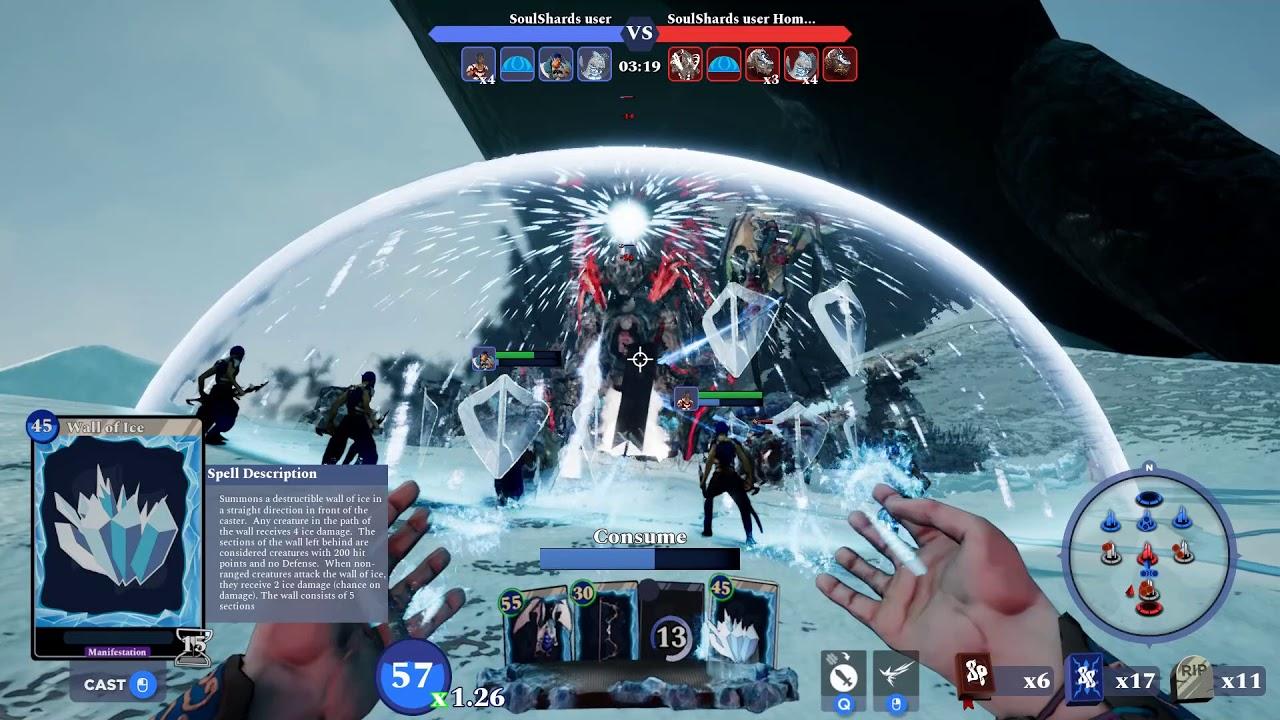Click the blue deck icon labeled x17

point(1083,678)
